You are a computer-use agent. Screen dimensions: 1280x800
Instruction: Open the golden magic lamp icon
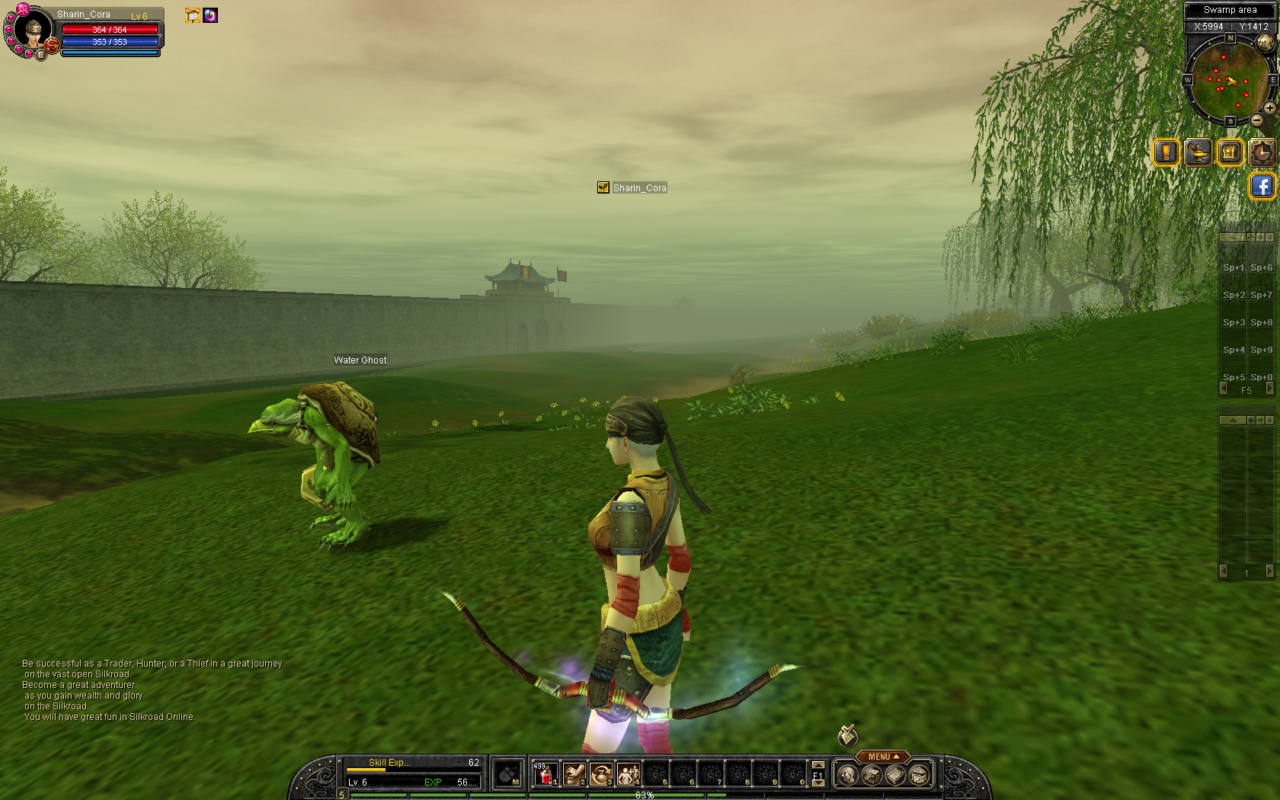(1198, 153)
